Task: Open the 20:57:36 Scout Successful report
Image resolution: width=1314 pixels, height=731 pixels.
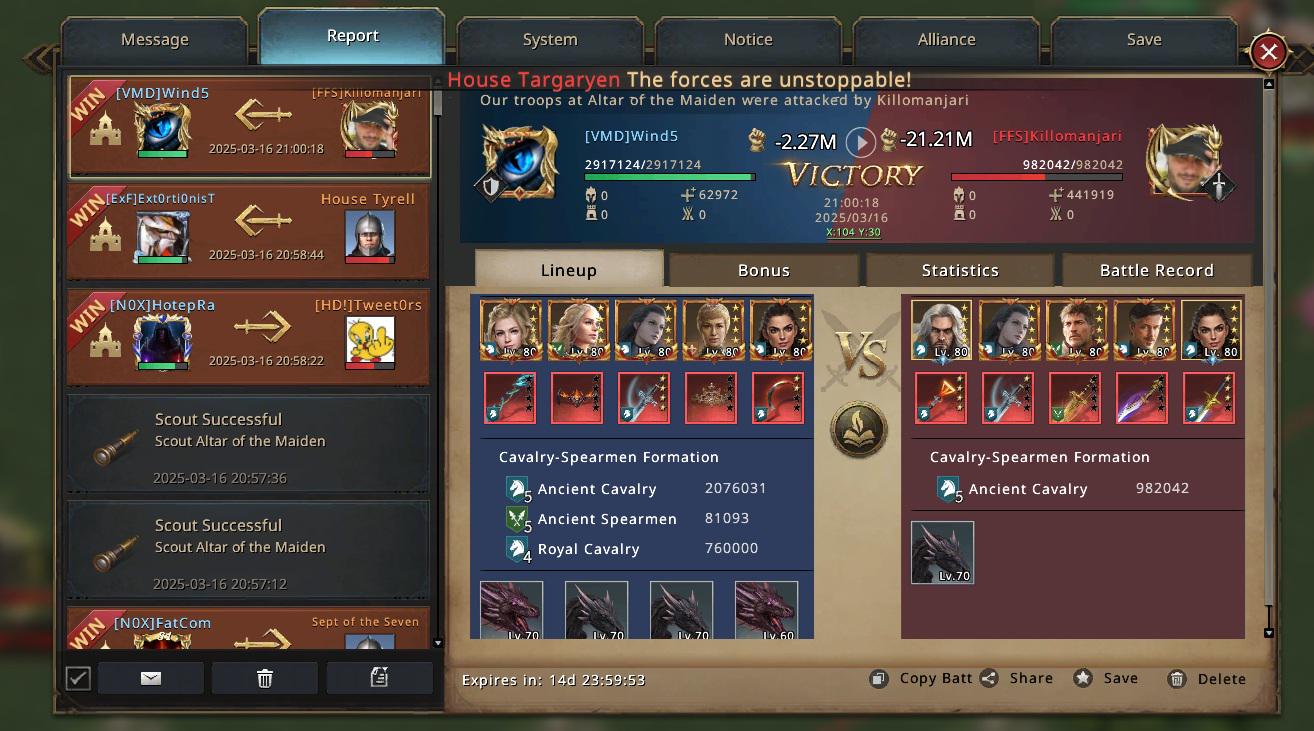Action: point(248,447)
